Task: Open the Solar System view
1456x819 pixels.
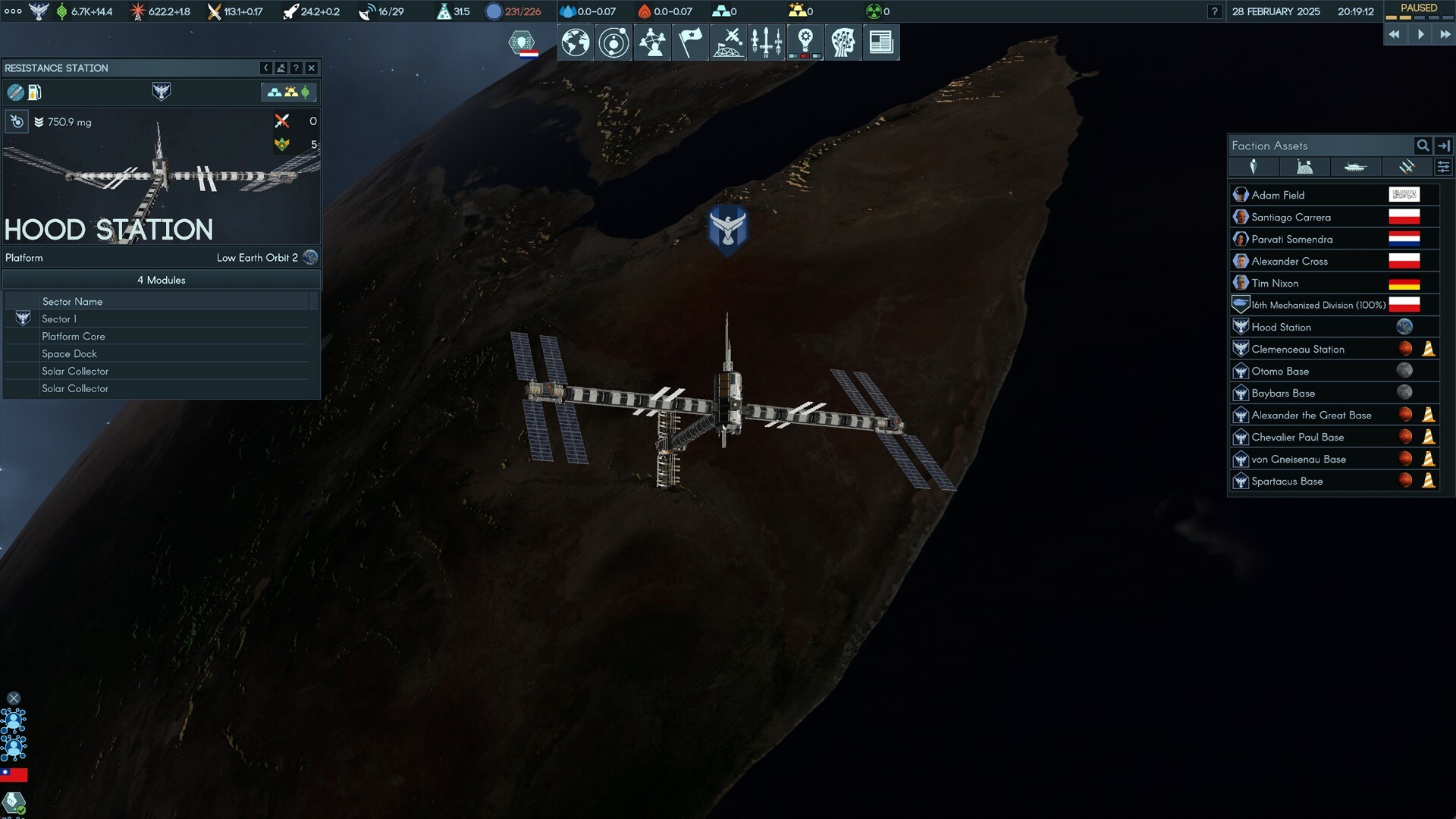Action: 613,42
